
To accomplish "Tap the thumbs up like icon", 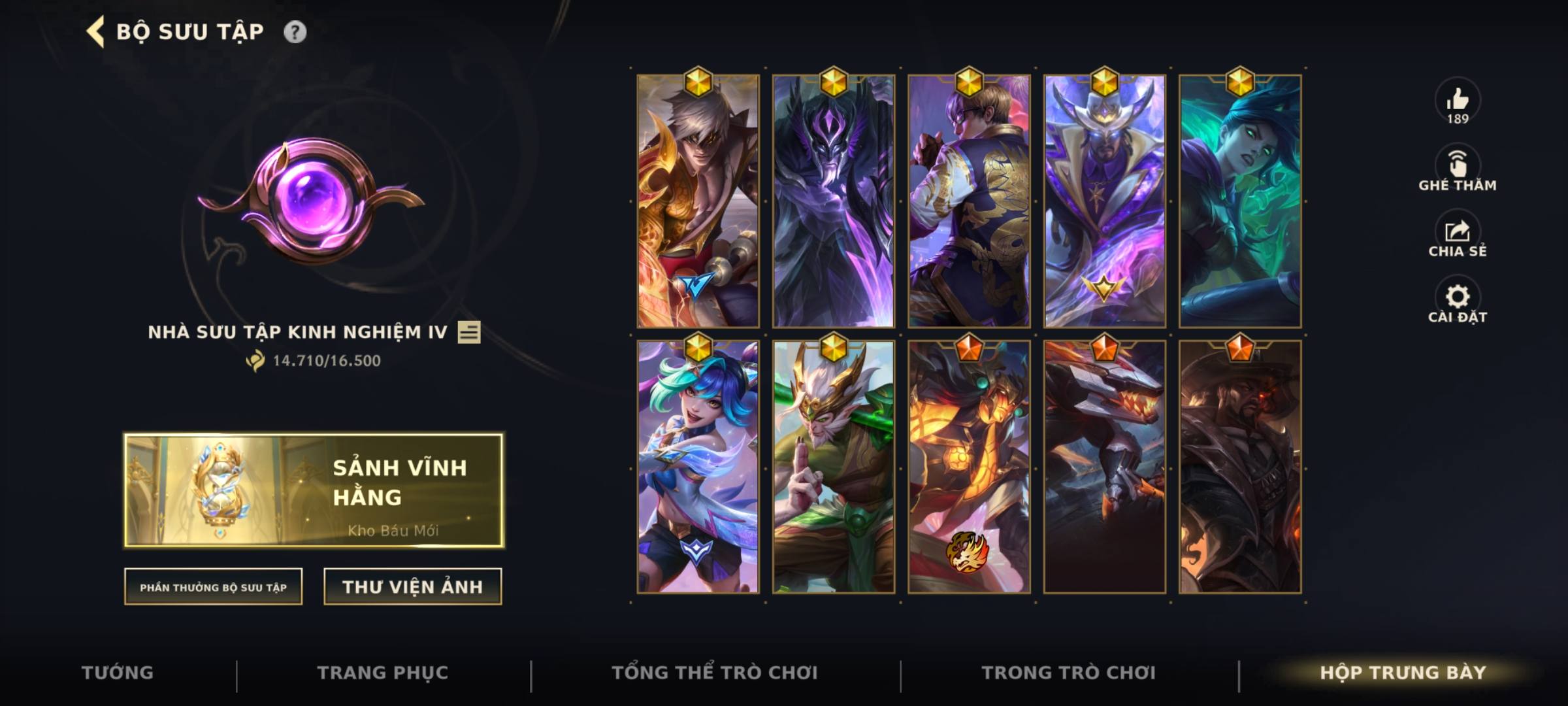I will [1459, 99].
